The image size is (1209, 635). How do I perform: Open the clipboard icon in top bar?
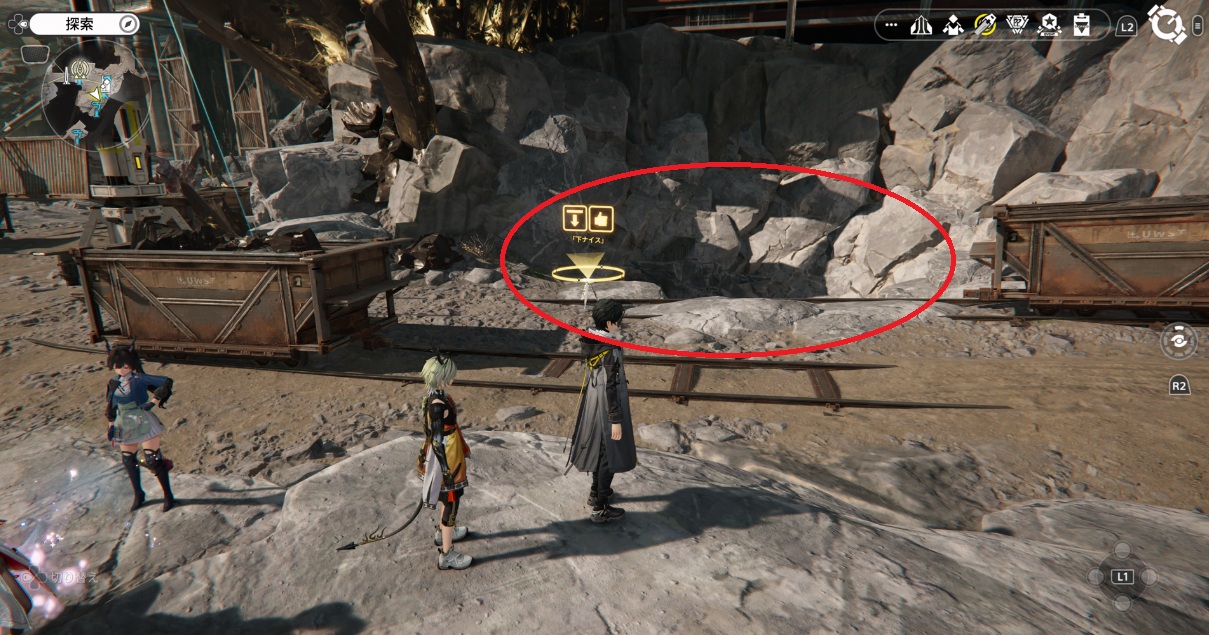click(1084, 25)
